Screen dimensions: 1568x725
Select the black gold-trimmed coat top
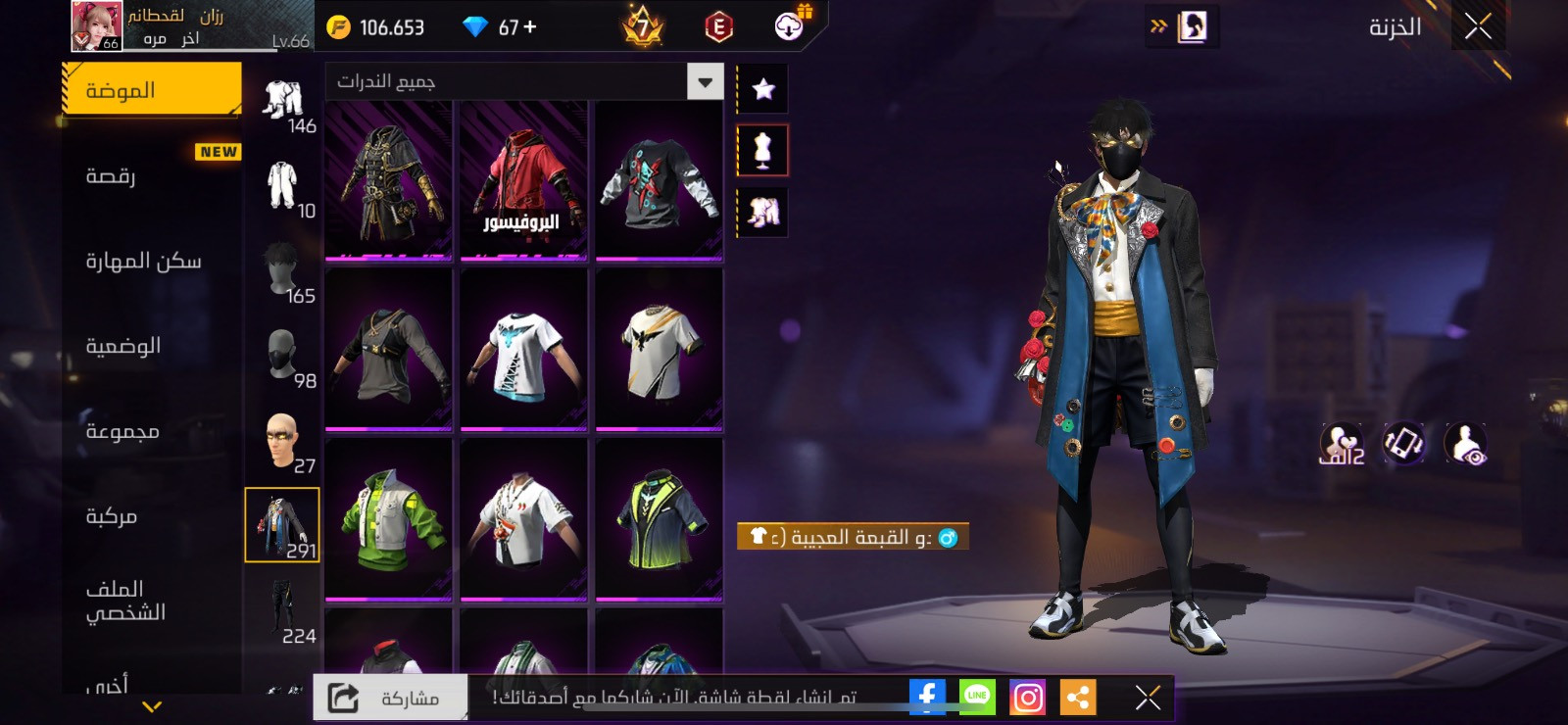tap(389, 180)
